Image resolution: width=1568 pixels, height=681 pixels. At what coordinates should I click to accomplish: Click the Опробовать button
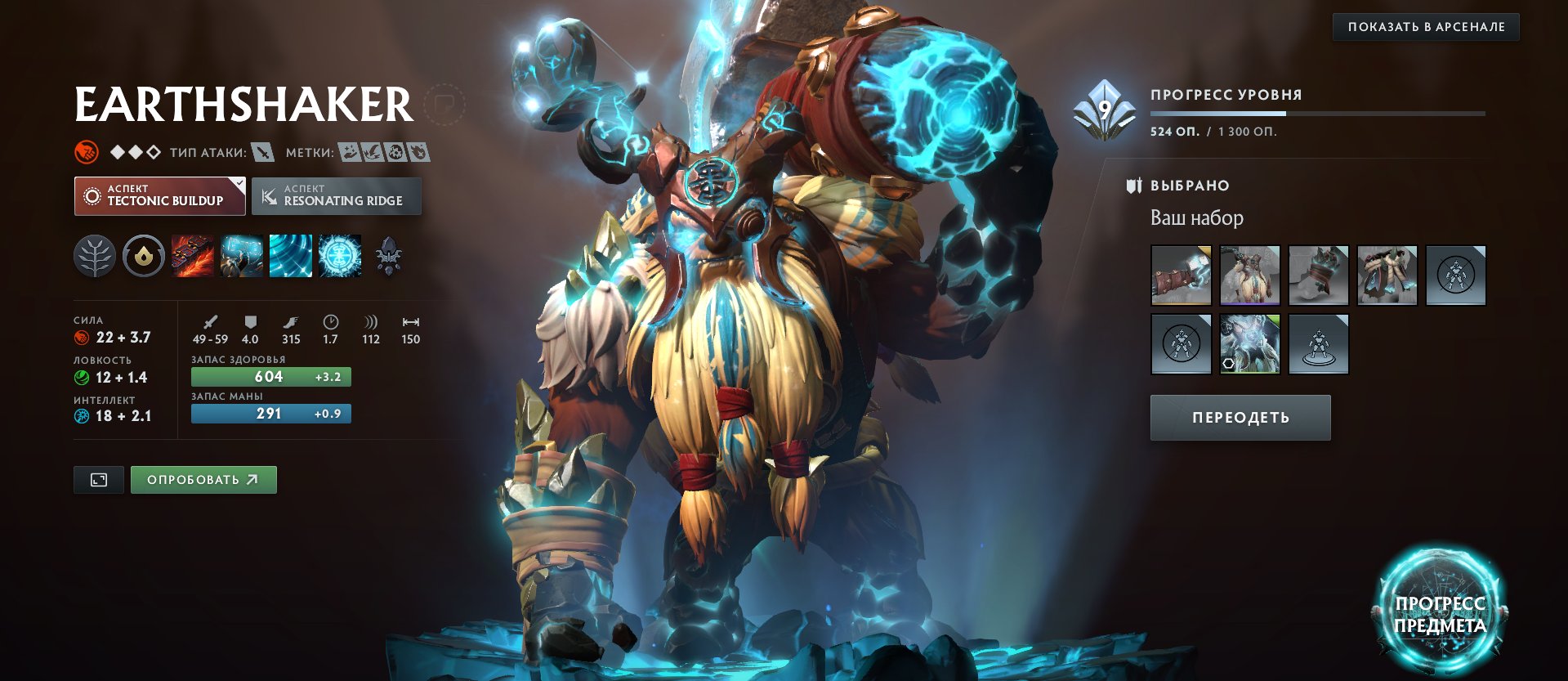click(x=203, y=479)
